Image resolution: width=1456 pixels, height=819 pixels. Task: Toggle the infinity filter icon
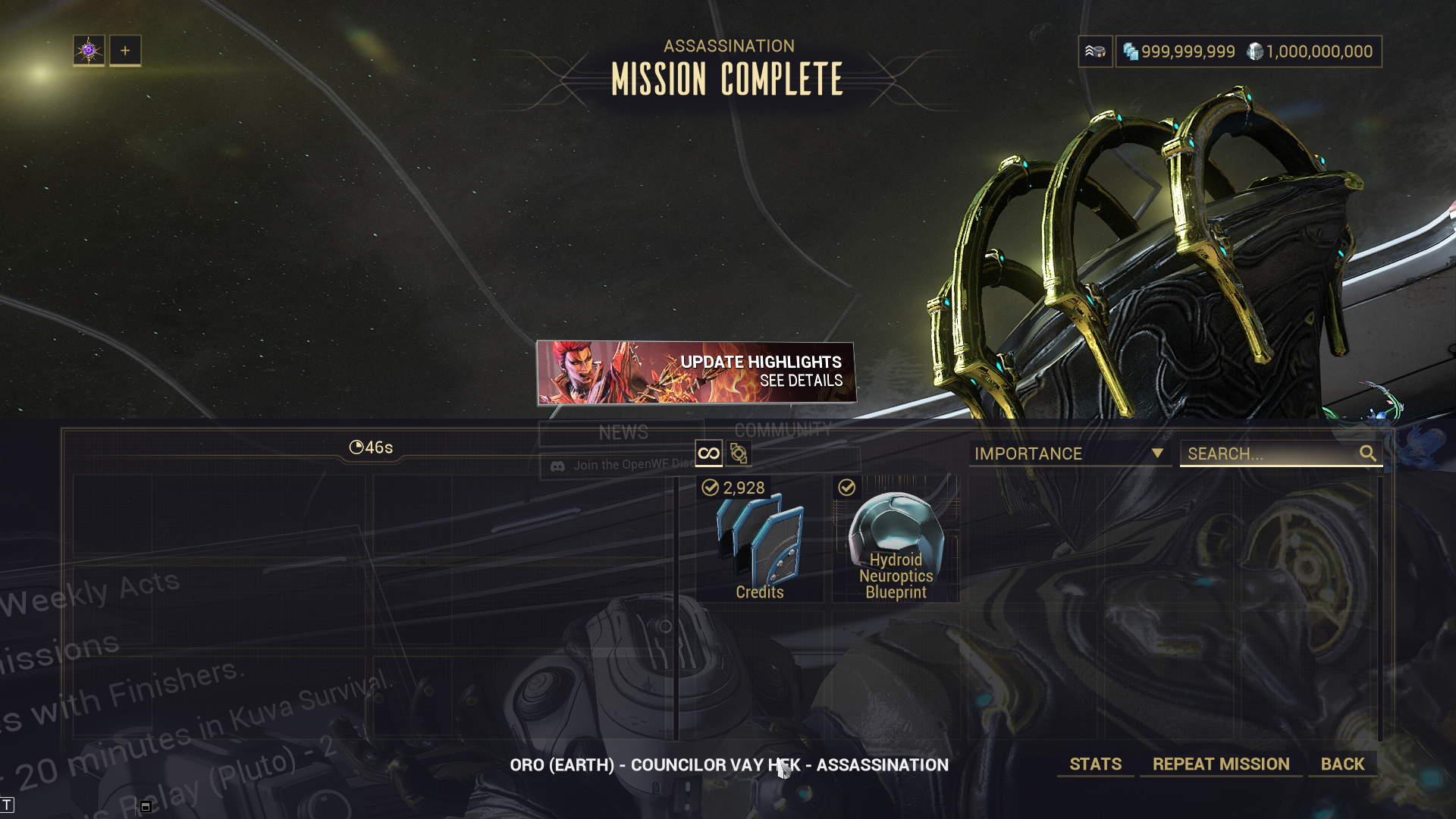pyautogui.click(x=708, y=453)
